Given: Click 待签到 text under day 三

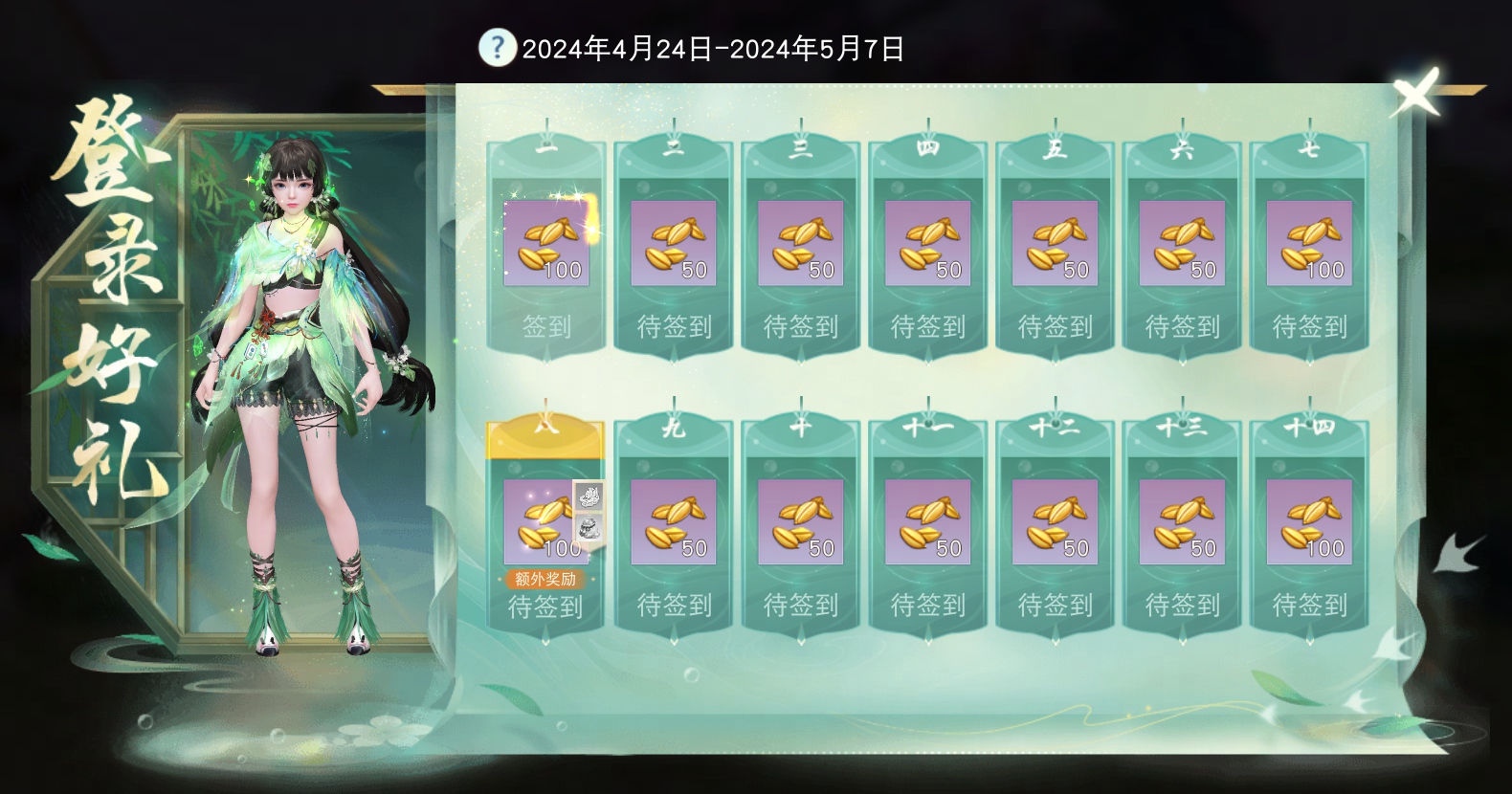Looking at the screenshot, I should (x=800, y=328).
